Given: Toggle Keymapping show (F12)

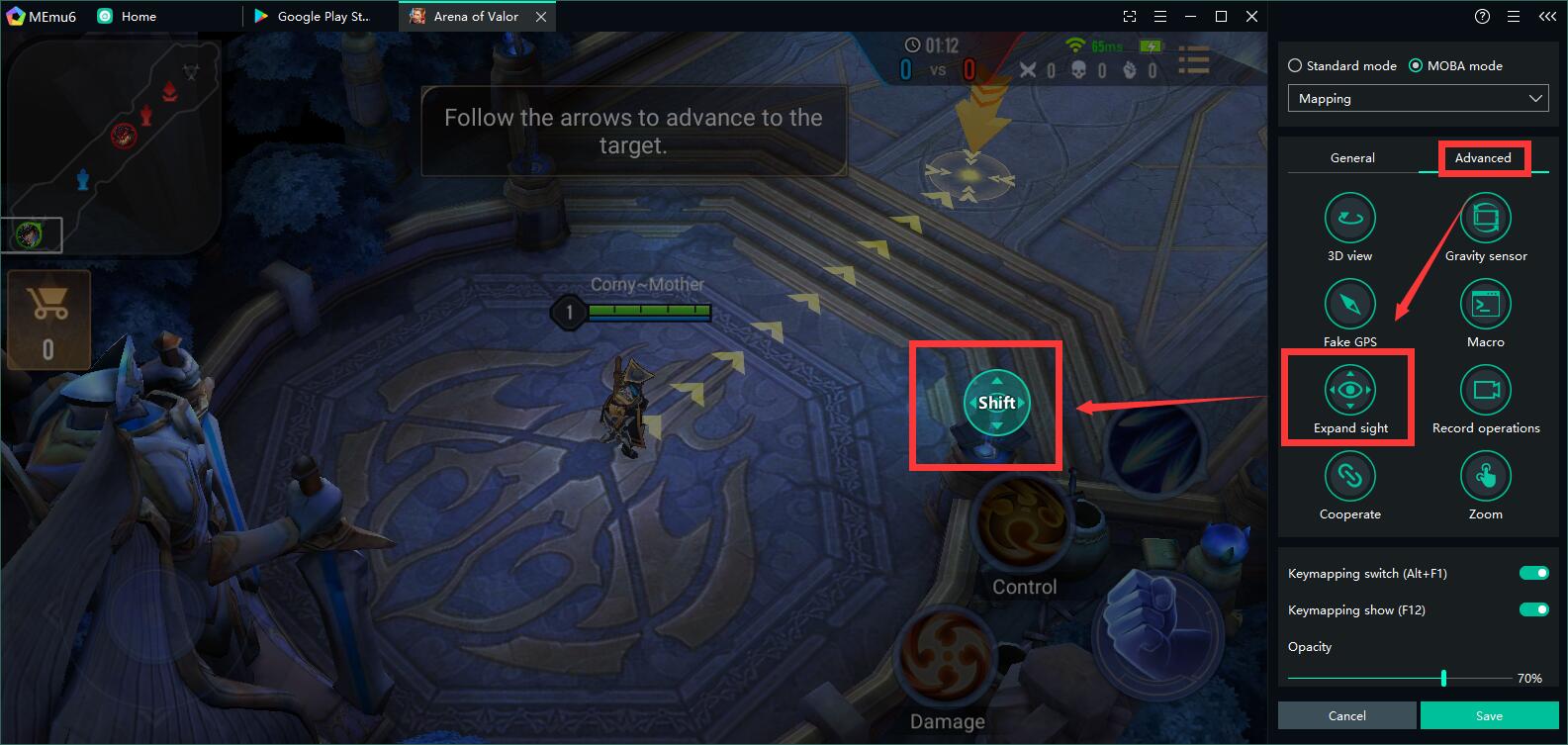Looking at the screenshot, I should tap(1533, 610).
